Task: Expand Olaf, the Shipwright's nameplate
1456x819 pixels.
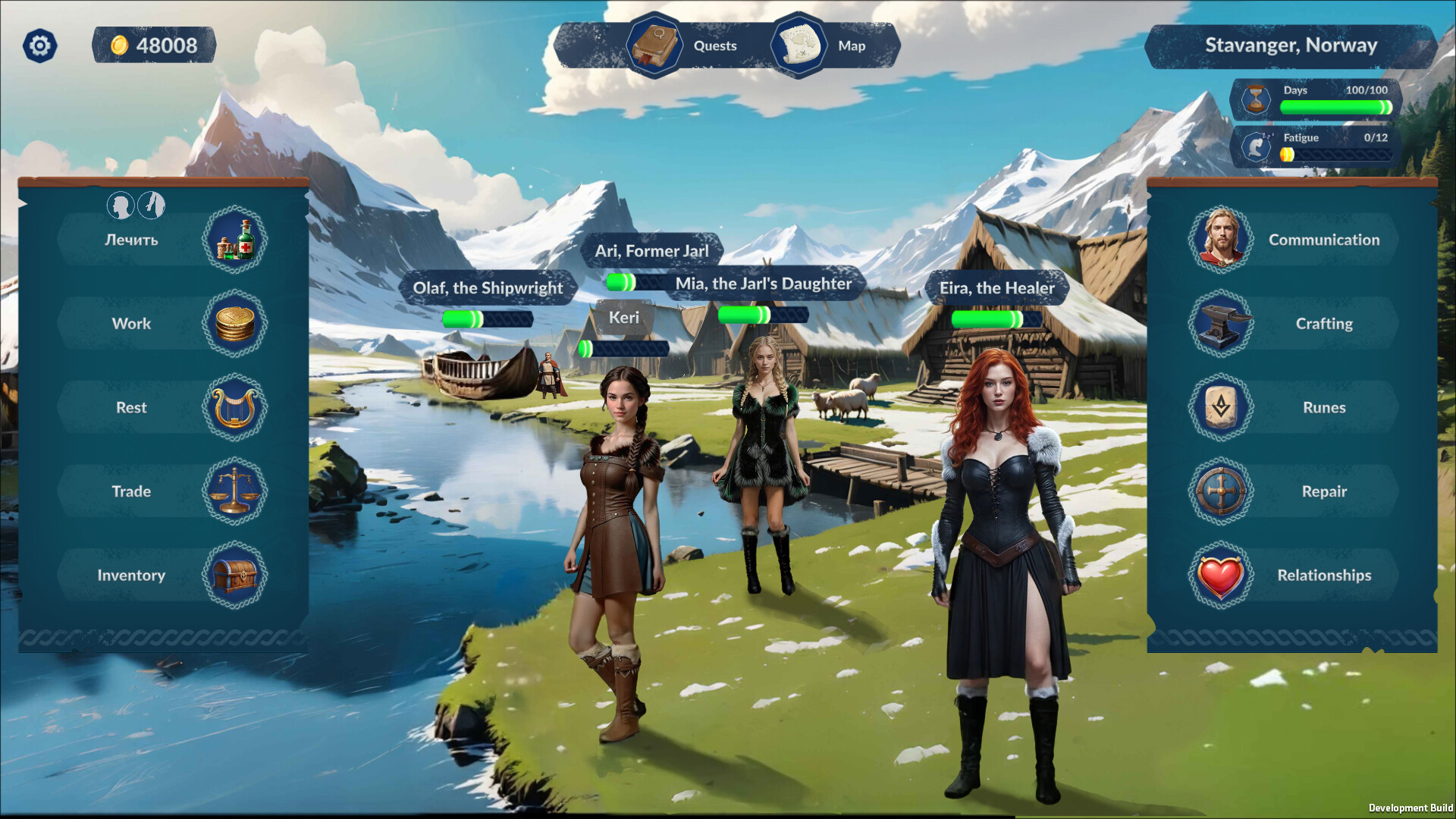Action: 488,288
